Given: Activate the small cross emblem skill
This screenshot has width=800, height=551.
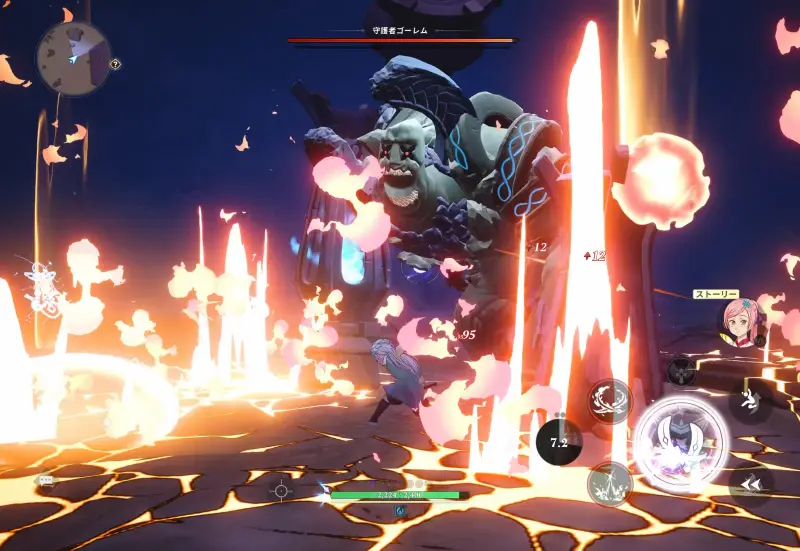Looking at the screenshot, I should tap(682, 371).
